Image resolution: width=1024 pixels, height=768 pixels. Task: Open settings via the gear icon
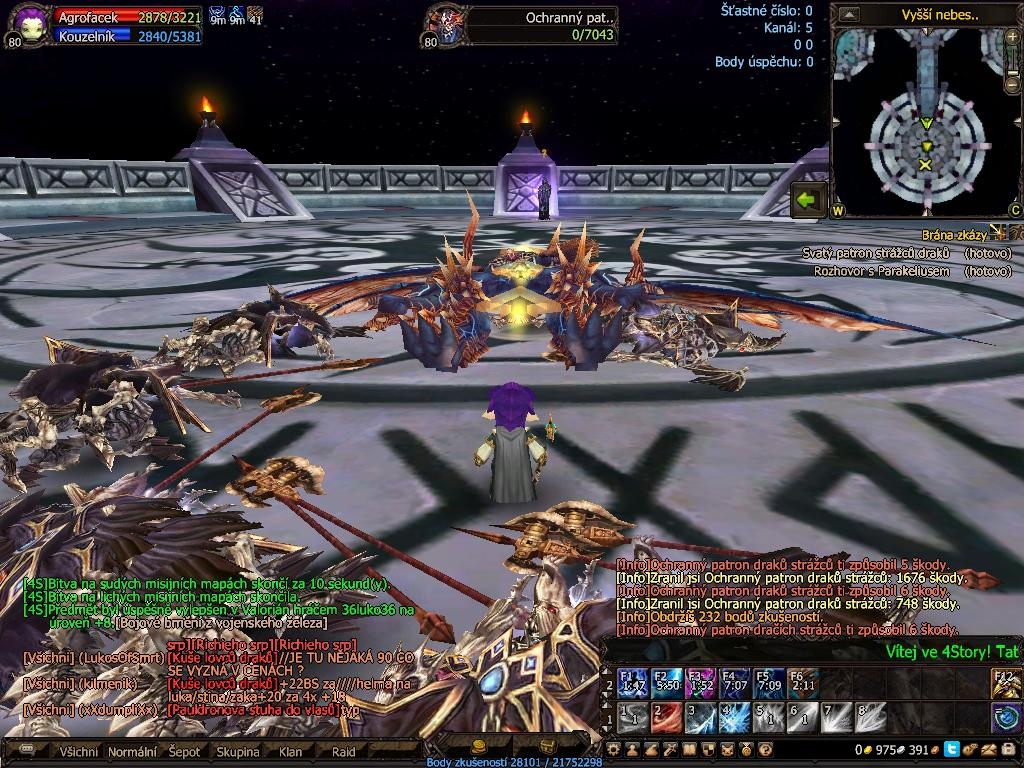(x=615, y=749)
